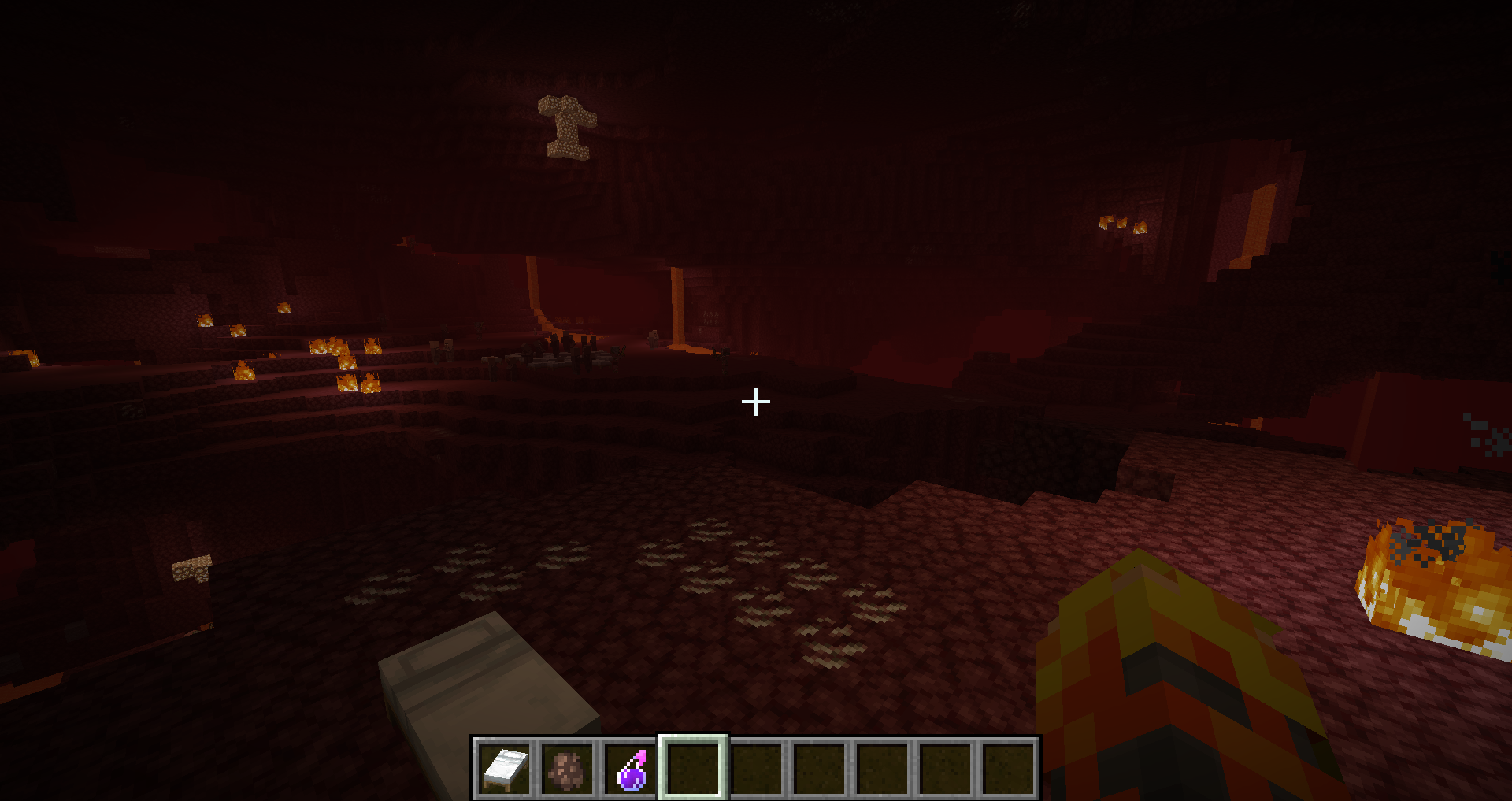Select the purple splash potion slot

tap(631, 768)
